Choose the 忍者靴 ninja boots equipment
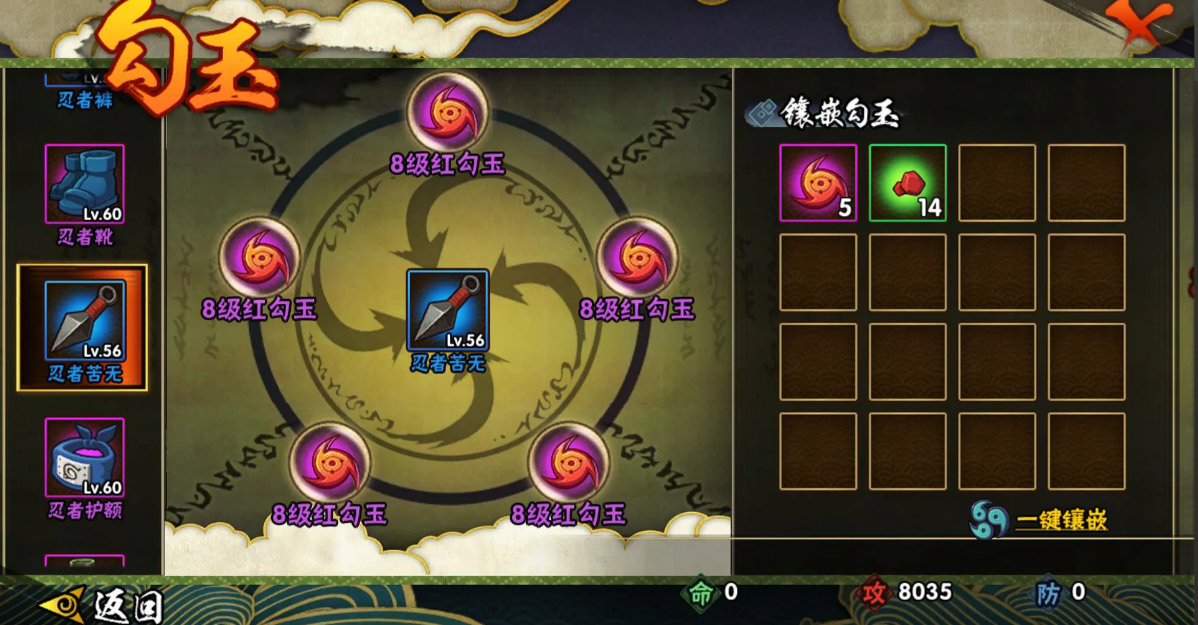This screenshot has width=1198, height=625. pos(84,184)
